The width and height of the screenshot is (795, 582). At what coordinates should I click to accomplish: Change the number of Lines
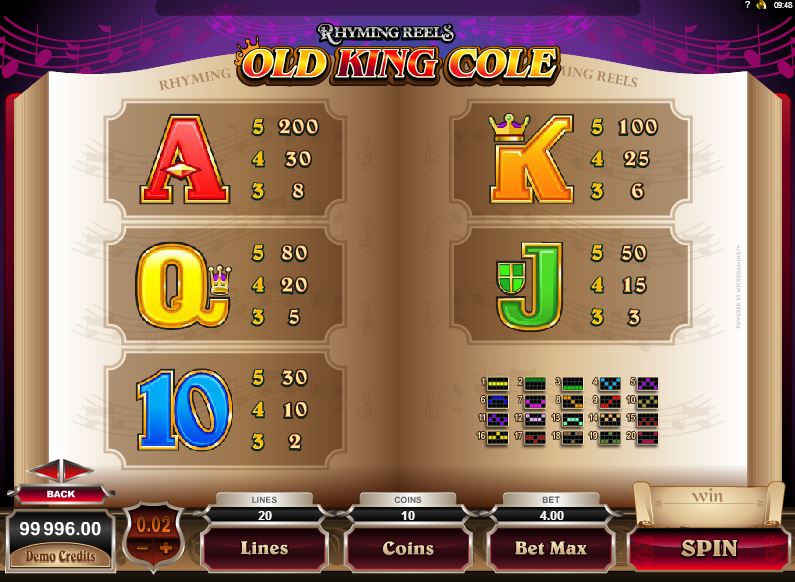(x=264, y=548)
